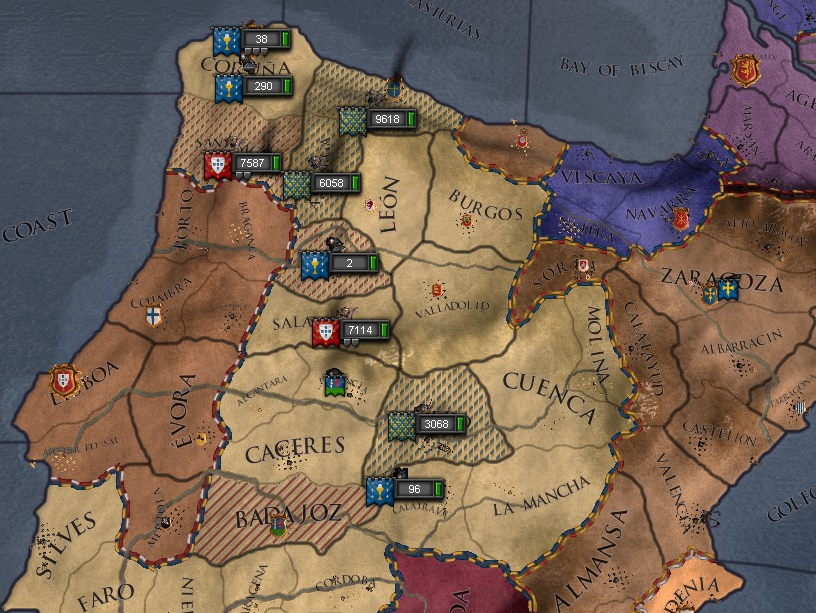
Task: Select the army with 38 troops
Action: [260, 40]
